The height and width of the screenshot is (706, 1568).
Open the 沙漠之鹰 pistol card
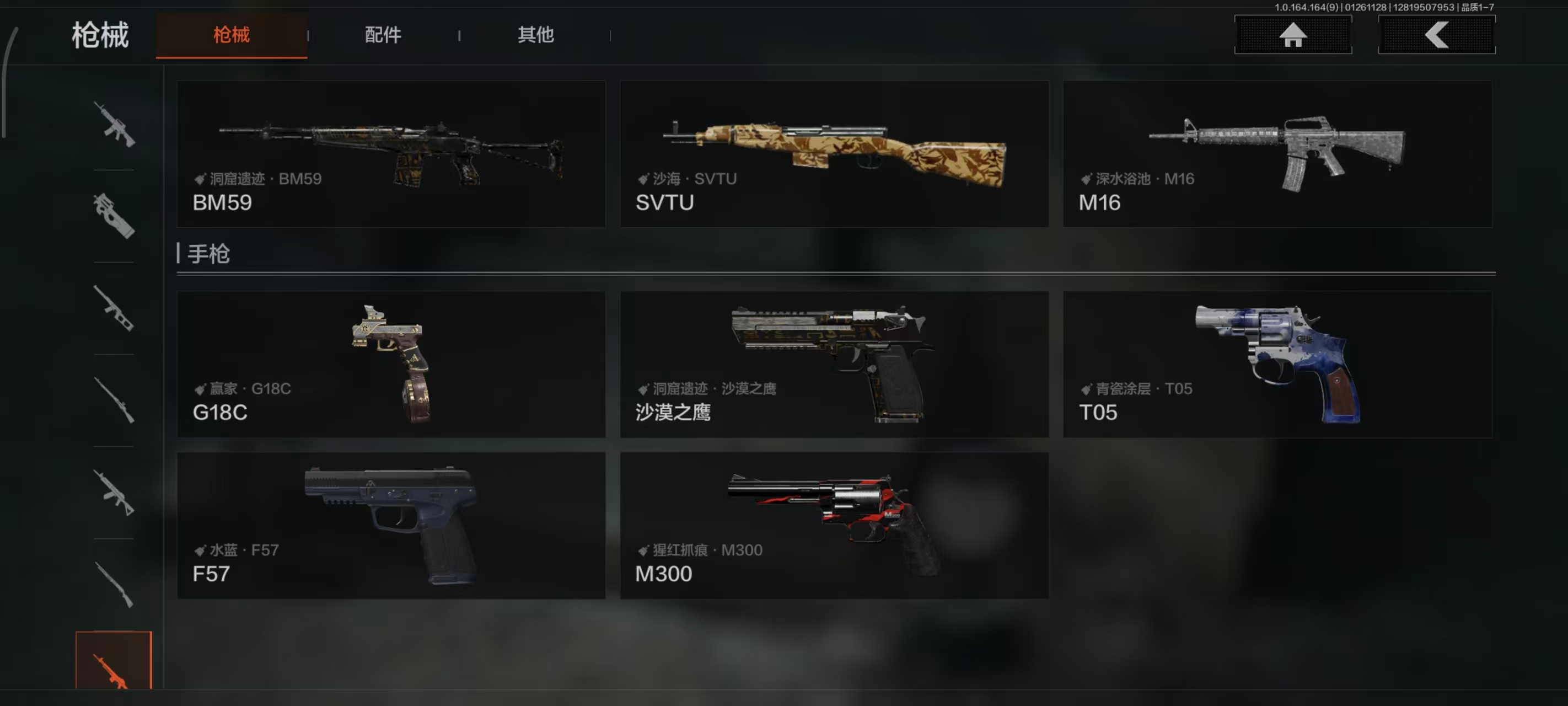[834, 364]
